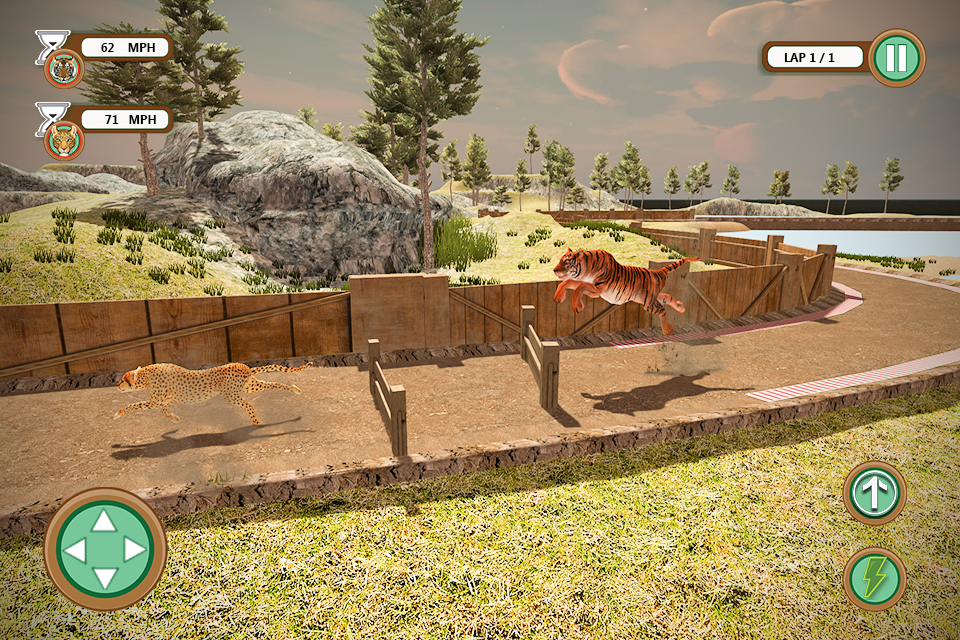The width and height of the screenshot is (960, 640).
Task: Tap the D-pad right arrow
Action: click(x=135, y=549)
